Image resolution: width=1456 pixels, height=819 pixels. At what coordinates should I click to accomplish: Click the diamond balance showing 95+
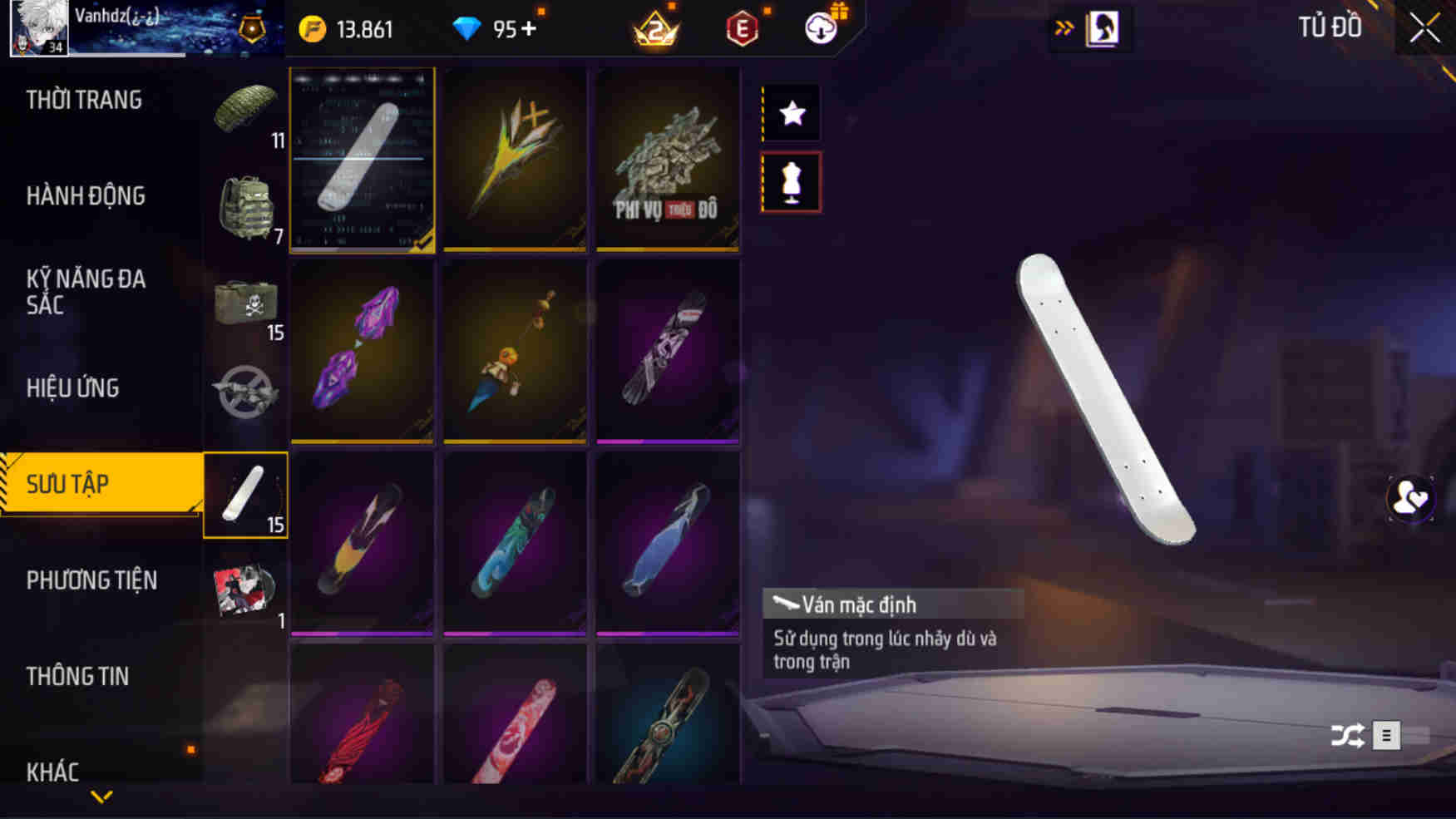499,27
